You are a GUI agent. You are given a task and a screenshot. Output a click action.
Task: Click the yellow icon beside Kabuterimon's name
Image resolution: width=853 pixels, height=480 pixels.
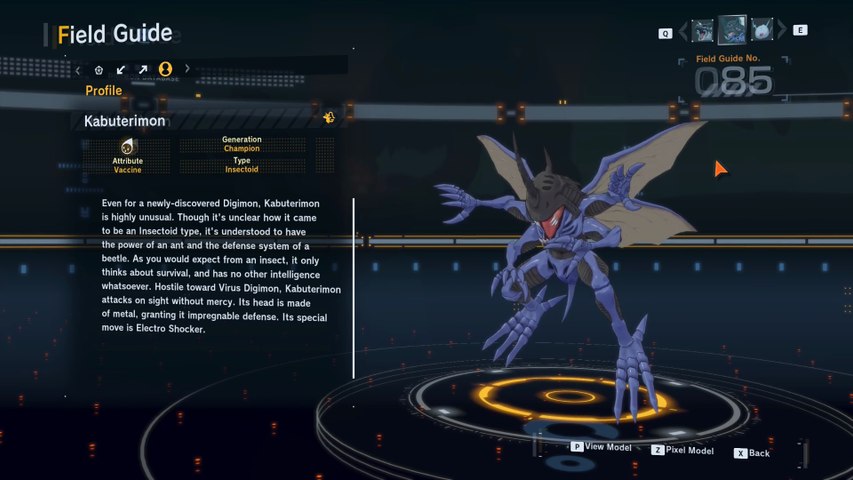[328, 118]
